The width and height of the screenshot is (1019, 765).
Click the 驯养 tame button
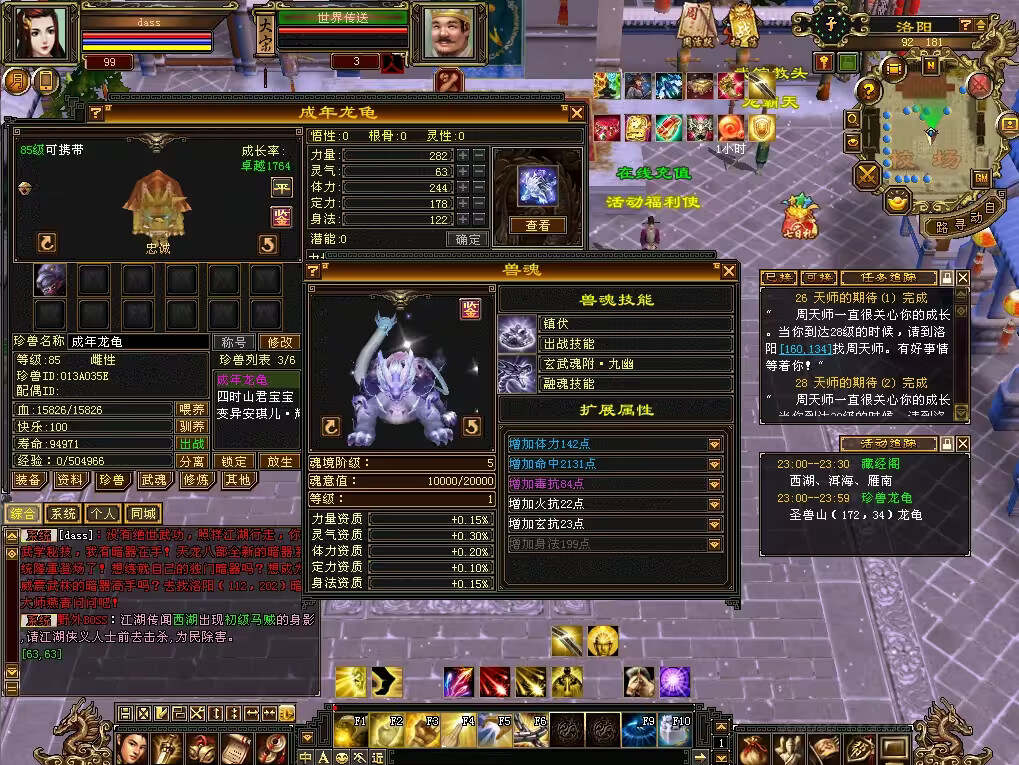coord(192,426)
